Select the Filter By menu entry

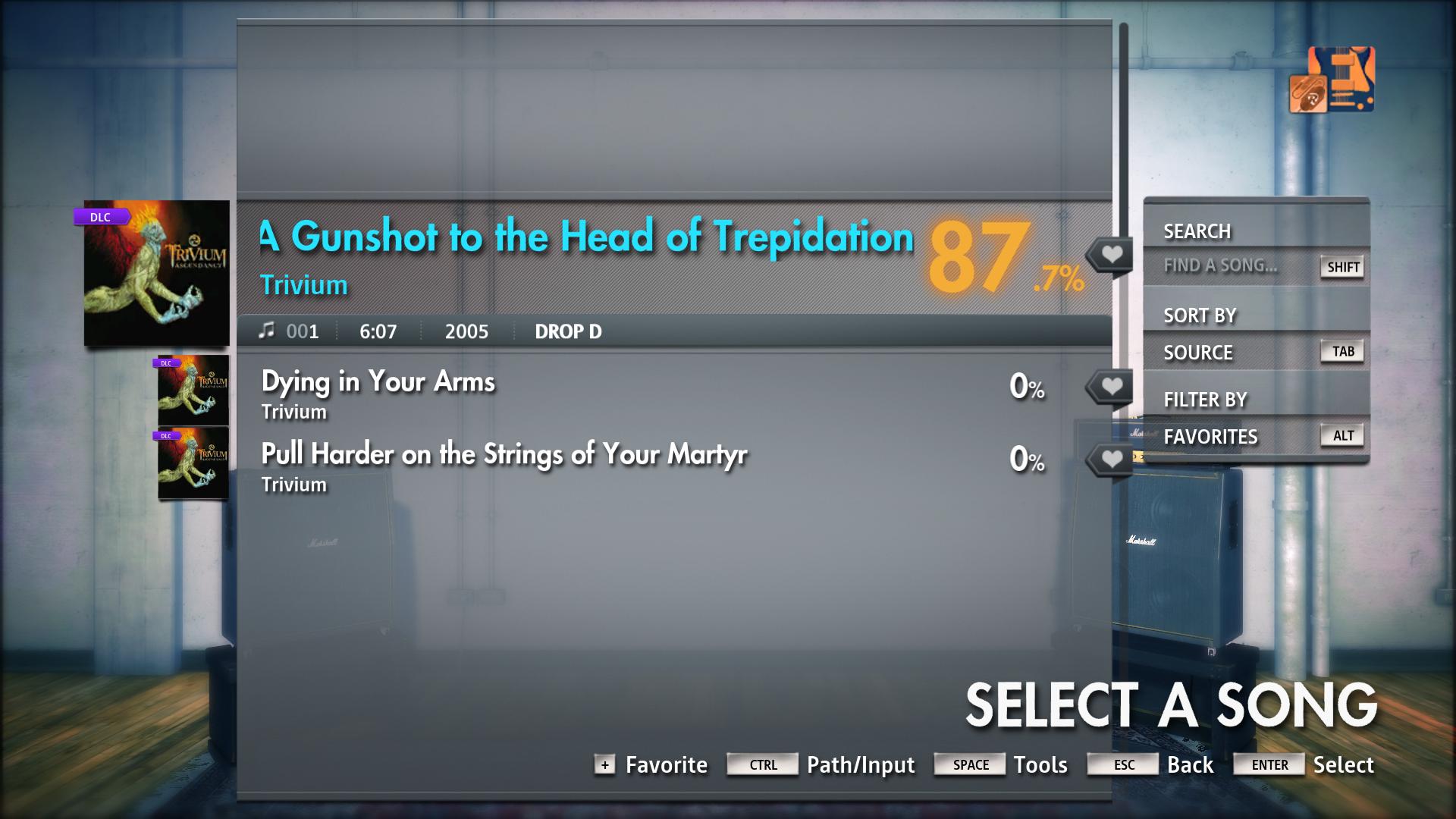1205,400
